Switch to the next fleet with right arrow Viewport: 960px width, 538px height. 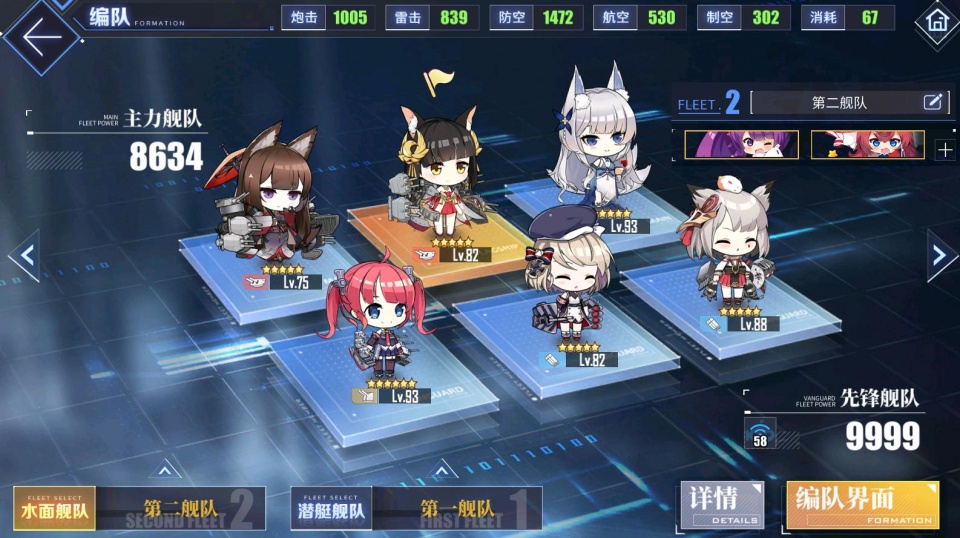[x=939, y=256]
